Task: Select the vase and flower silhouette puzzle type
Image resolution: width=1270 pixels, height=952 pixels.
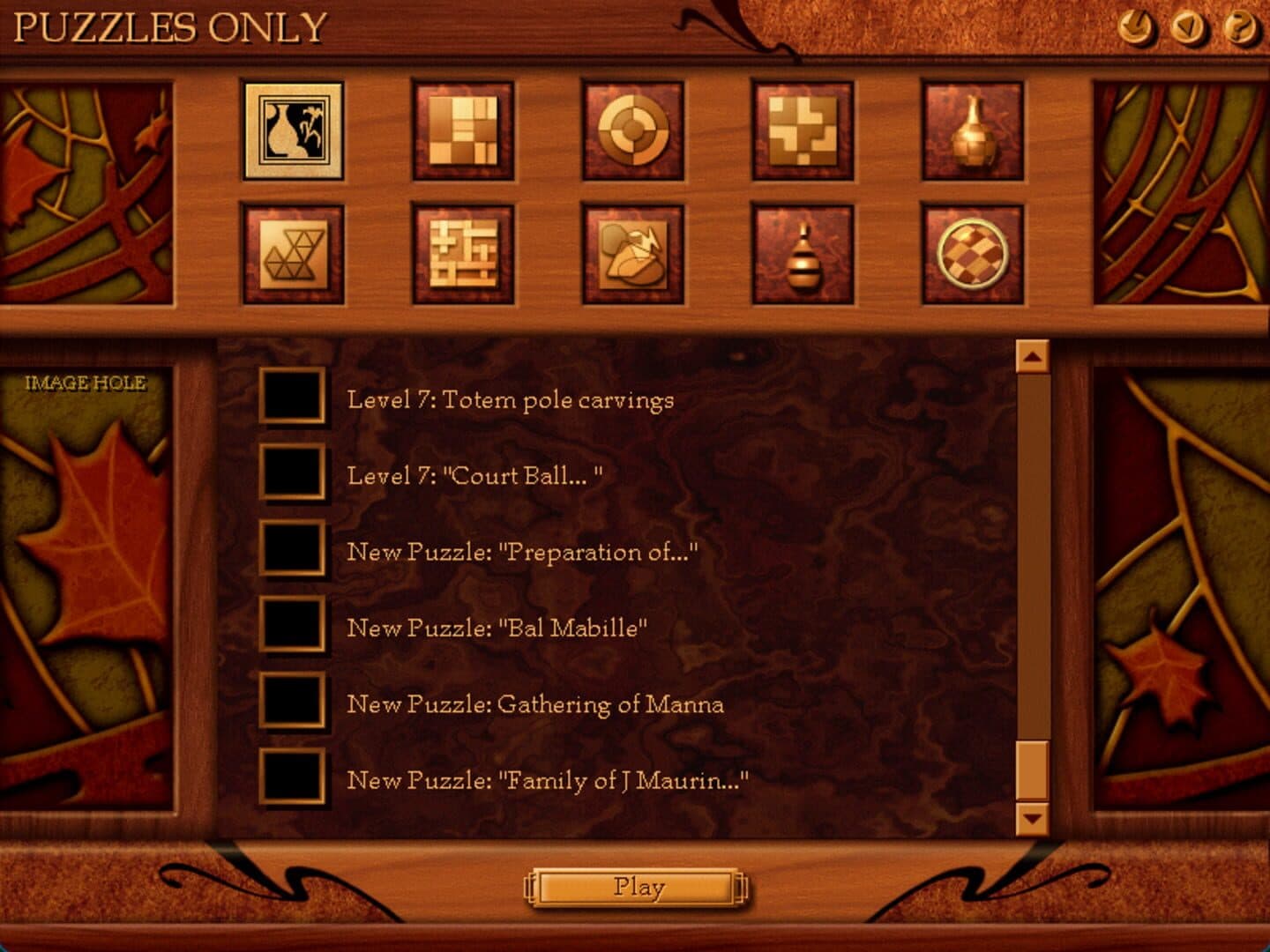Action: (294, 132)
